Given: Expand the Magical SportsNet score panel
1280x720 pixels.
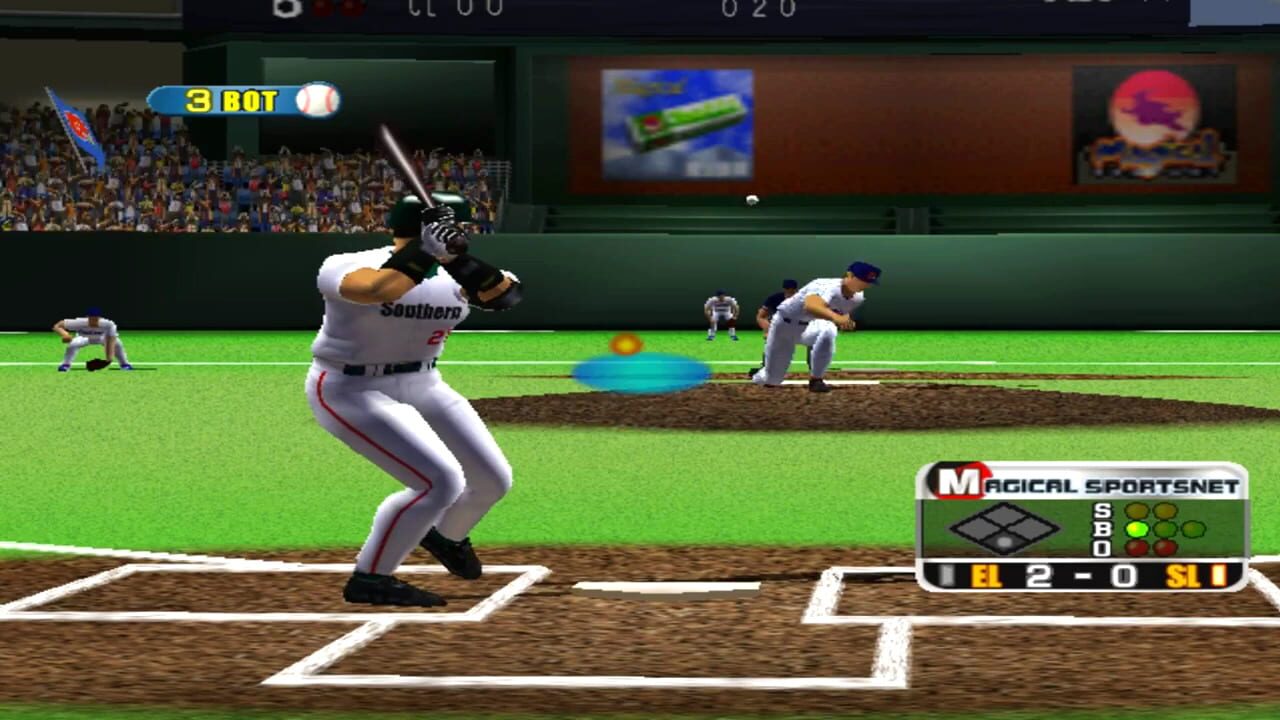Looking at the screenshot, I should 1083,525.
